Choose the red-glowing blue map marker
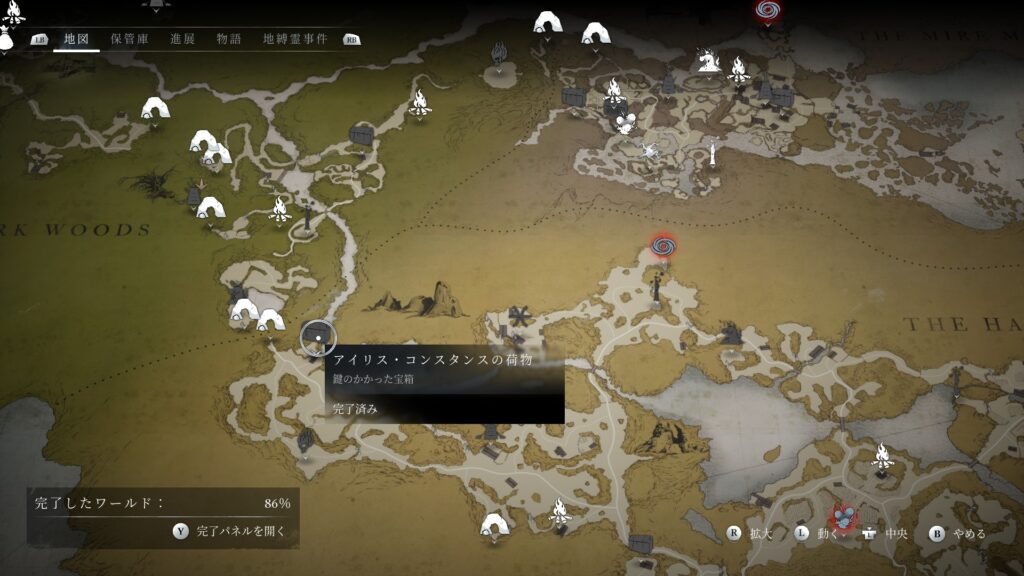The height and width of the screenshot is (576, 1024). [x=846, y=516]
